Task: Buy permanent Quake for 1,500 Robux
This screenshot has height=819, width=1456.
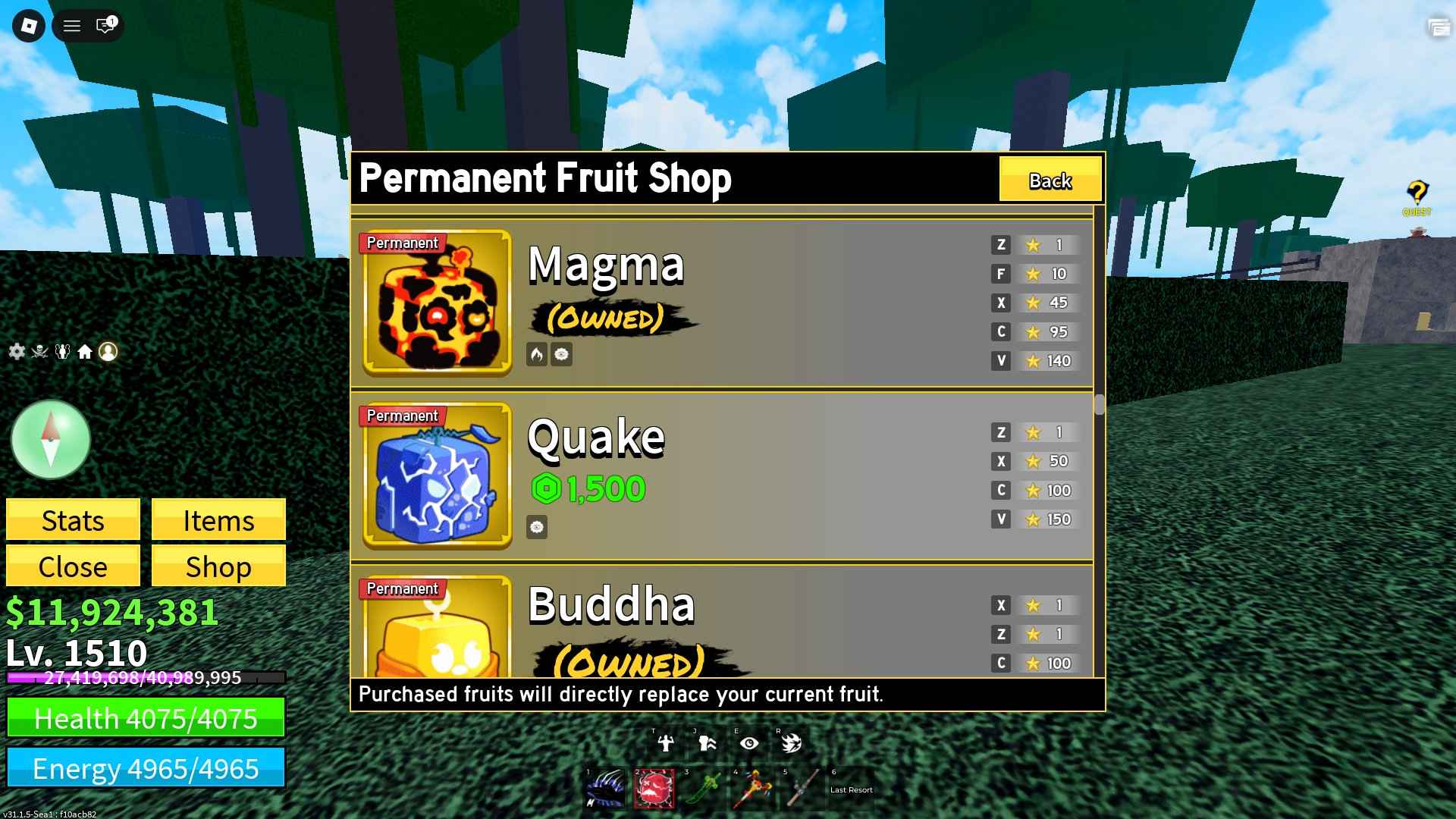Action: pyautogui.click(x=589, y=488)
